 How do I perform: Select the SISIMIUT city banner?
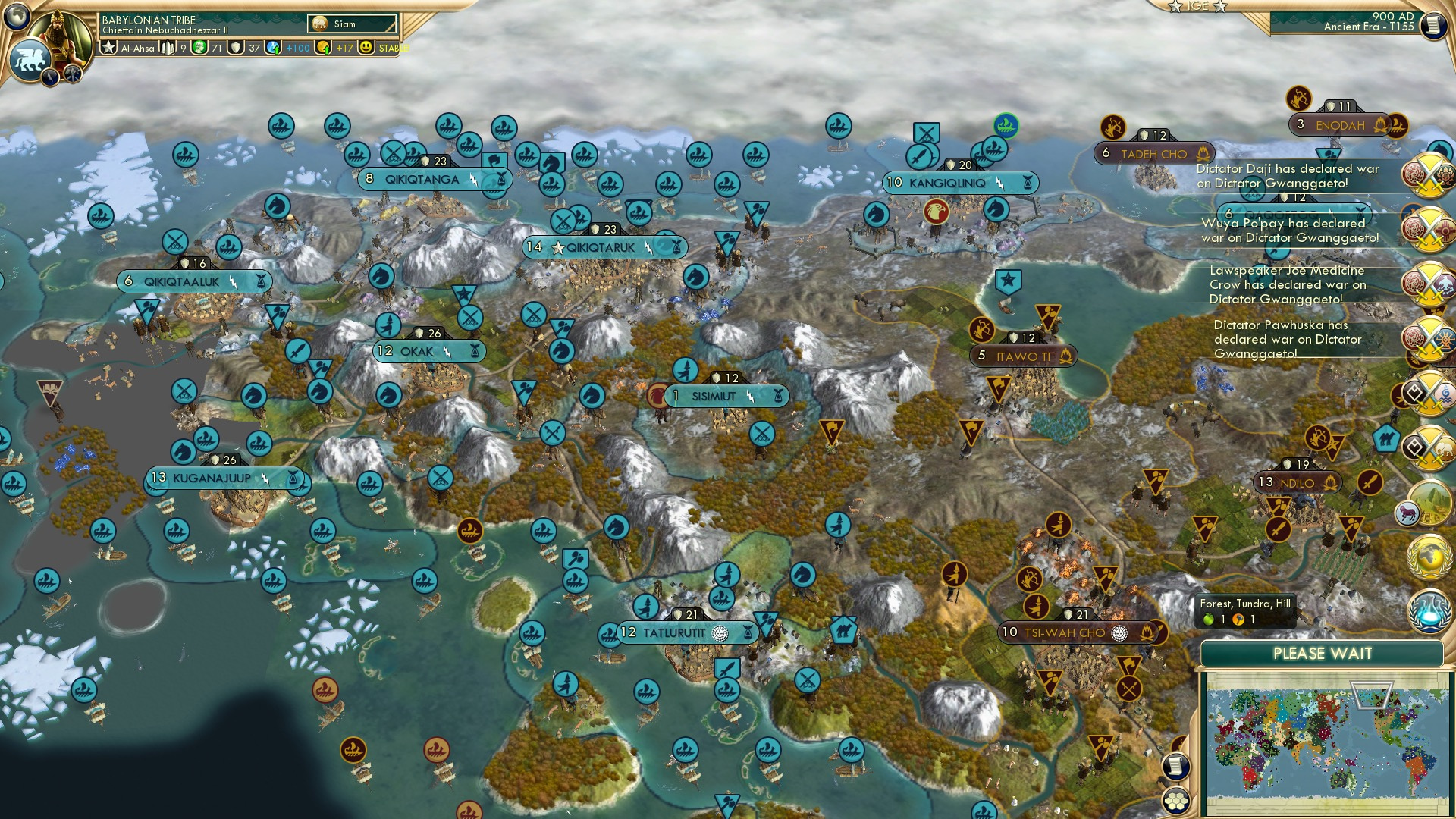click(726, 395)
